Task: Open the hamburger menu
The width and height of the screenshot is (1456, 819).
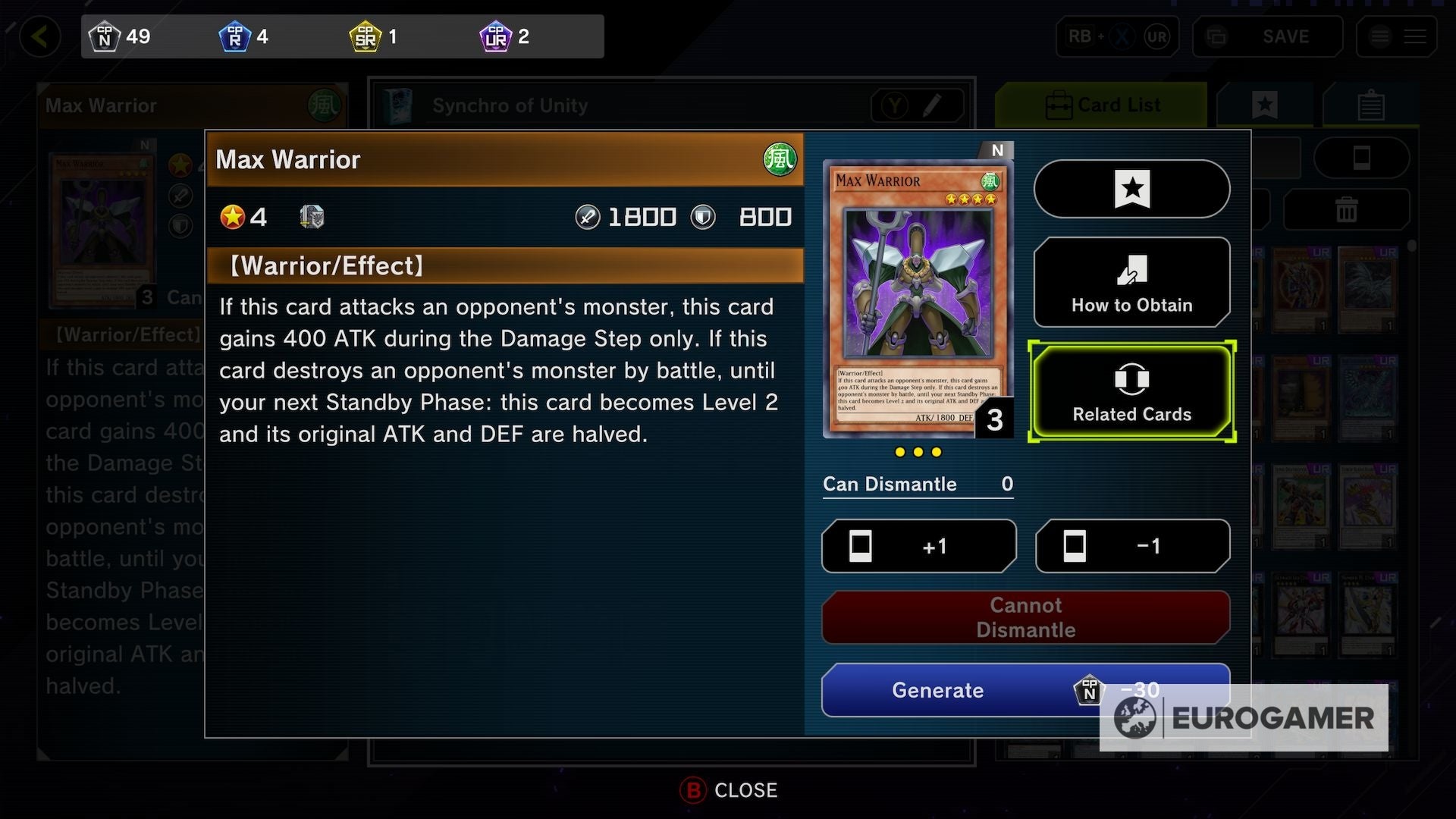Action: coord(1415,36)
